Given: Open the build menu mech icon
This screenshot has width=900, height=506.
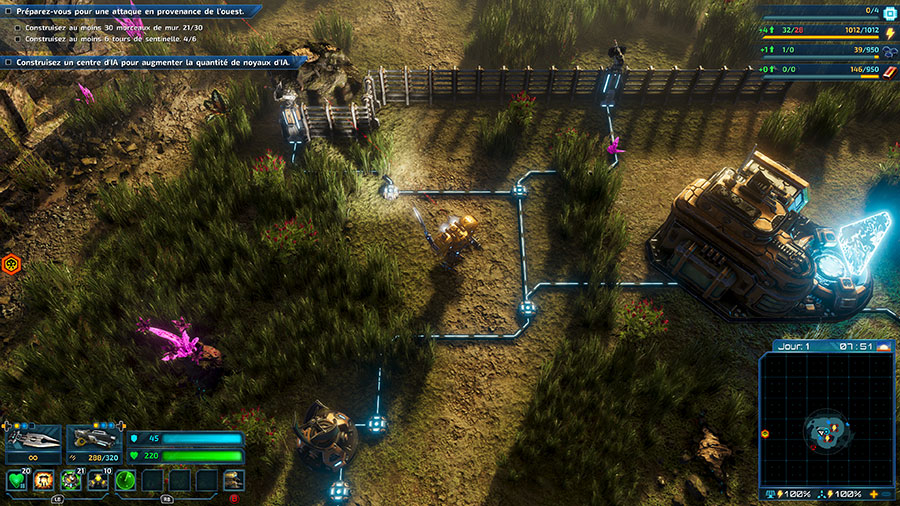Looking at the screenshot, I should click(233, 480).
